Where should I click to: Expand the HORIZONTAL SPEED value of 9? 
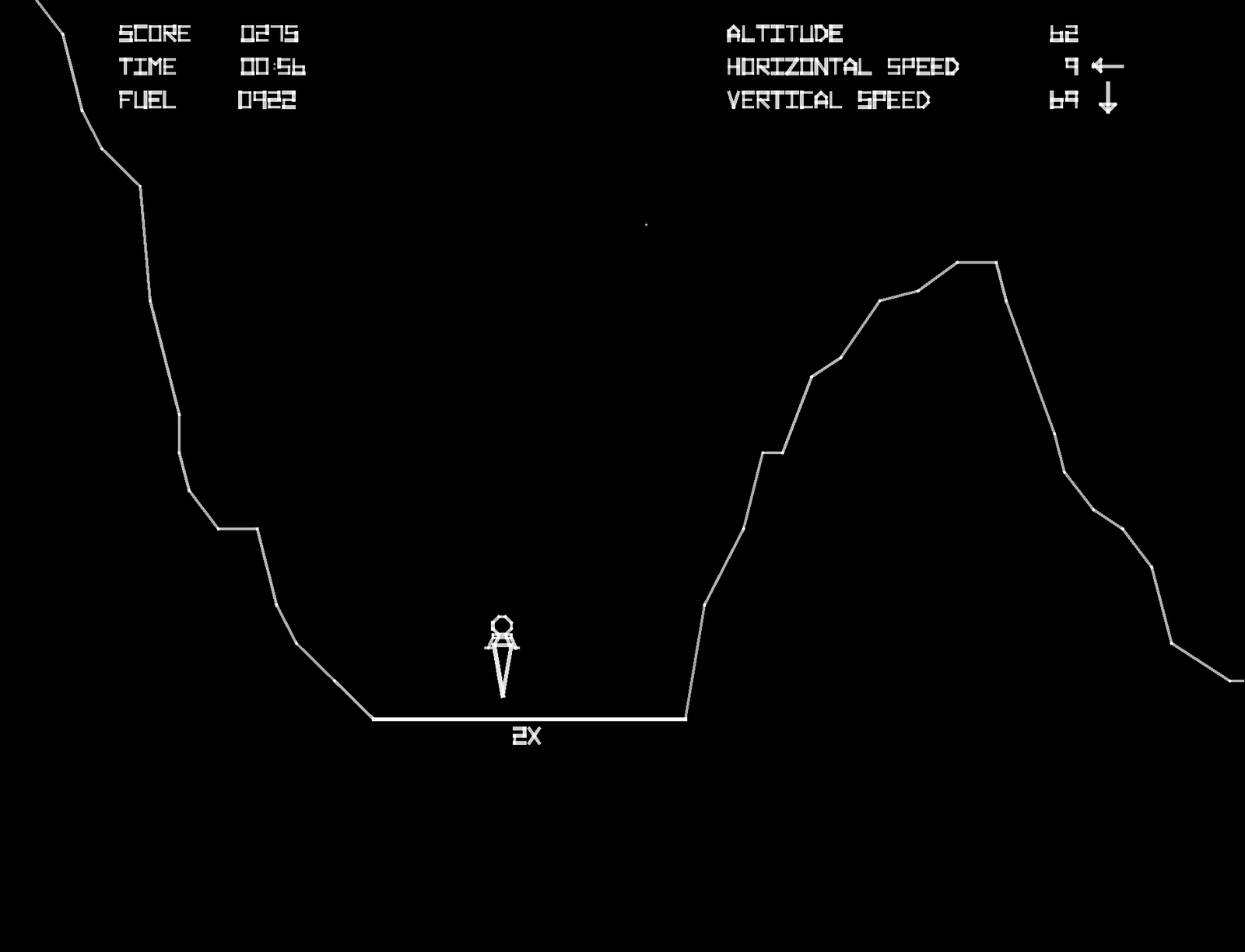coord(1072,68)
